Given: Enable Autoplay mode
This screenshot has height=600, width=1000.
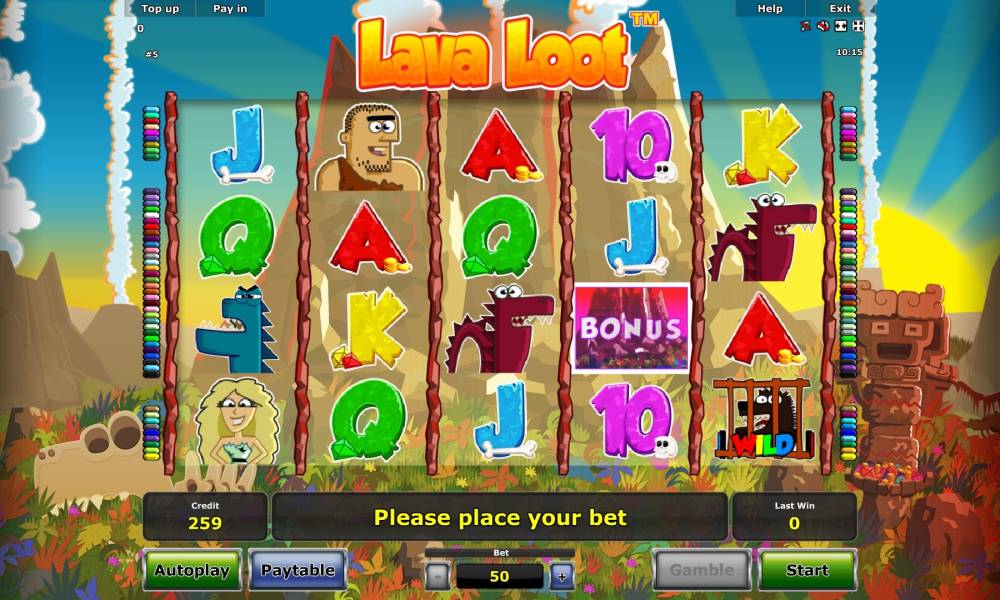Looking at the screenshot, I should tap(192, 570).
